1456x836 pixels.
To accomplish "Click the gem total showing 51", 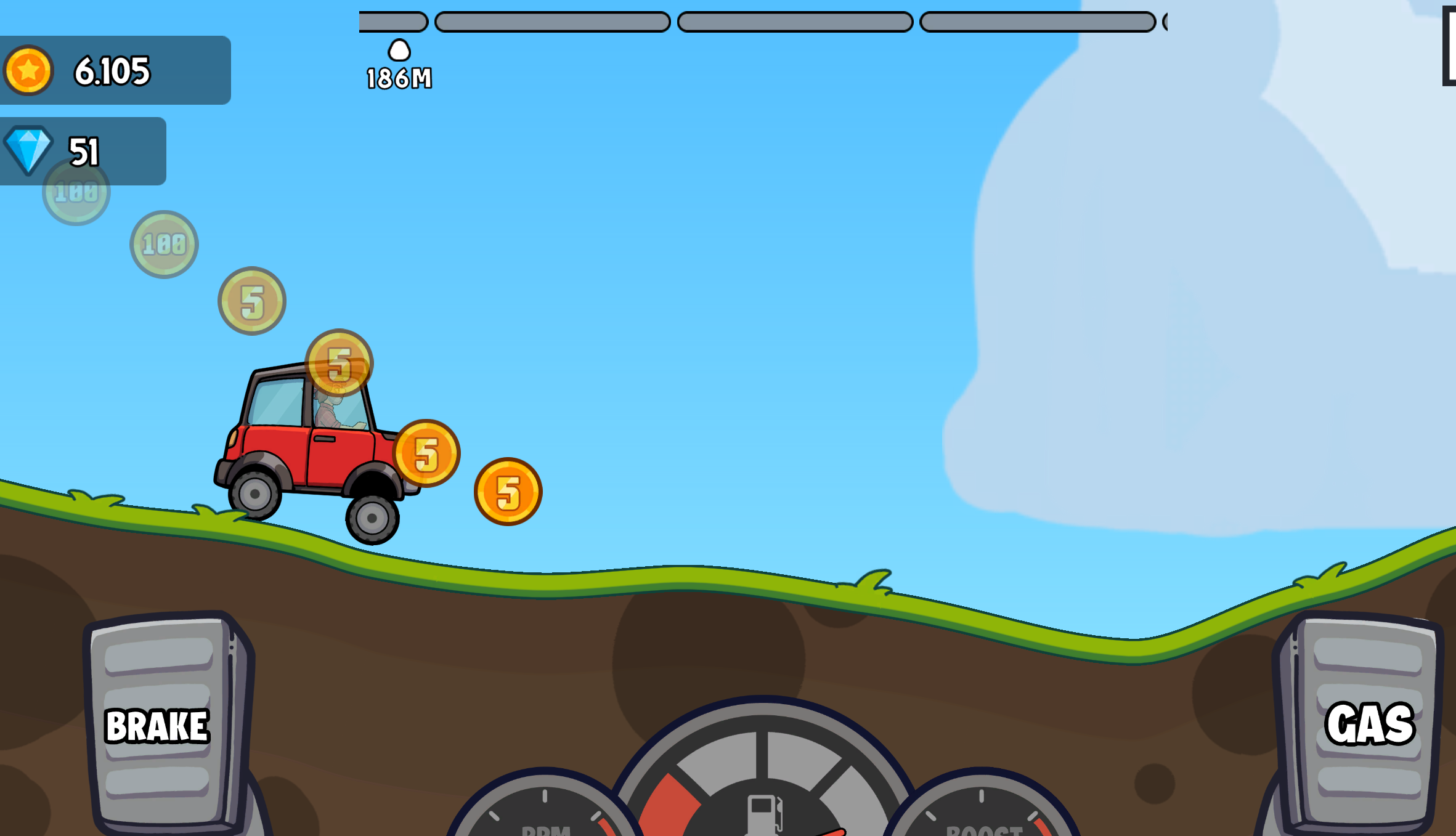I will click(x=84, y=151).
